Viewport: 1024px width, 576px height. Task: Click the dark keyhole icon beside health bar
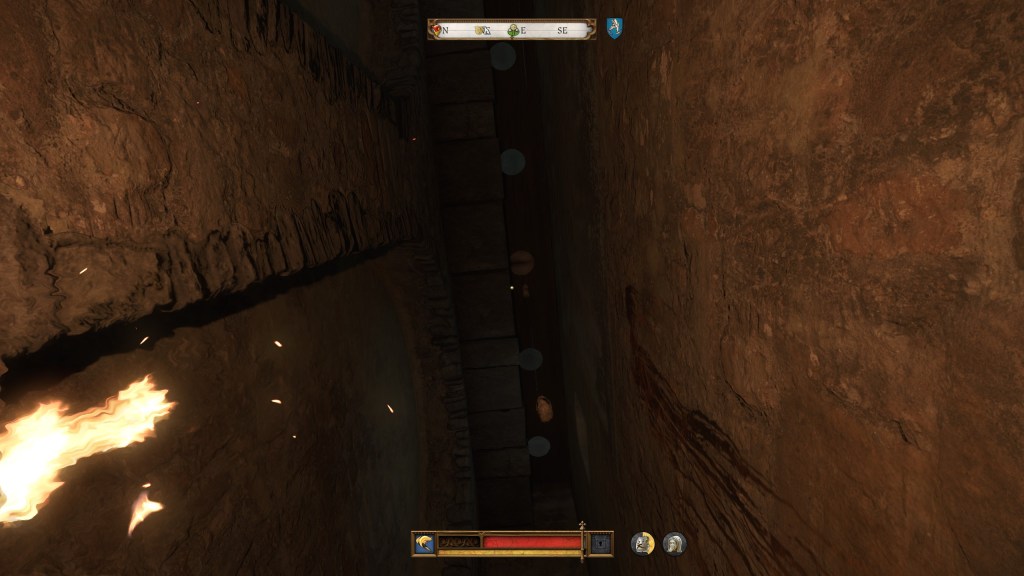600,543
